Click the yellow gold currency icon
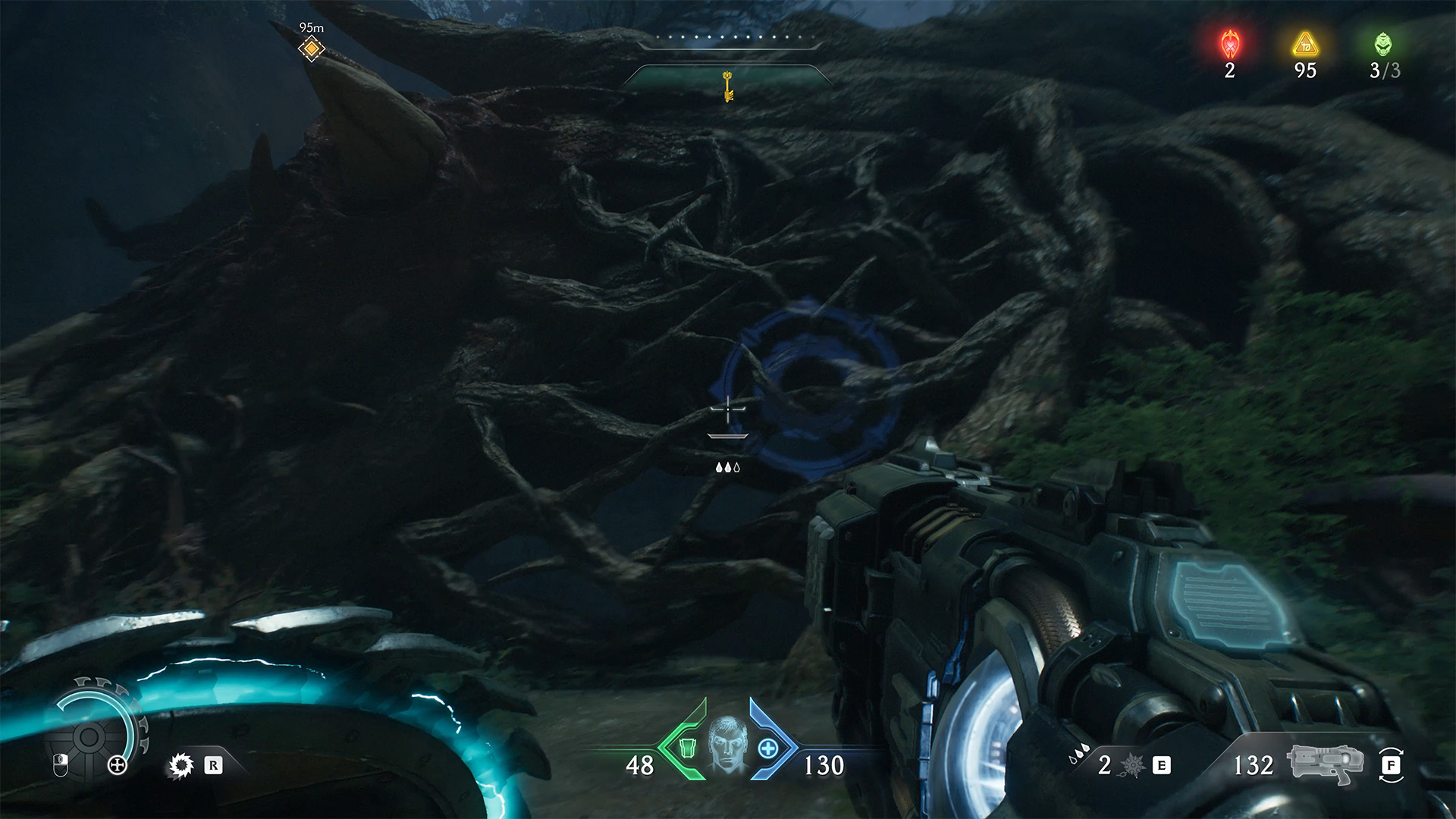1456x819 pixels. tap(1305, 45)
